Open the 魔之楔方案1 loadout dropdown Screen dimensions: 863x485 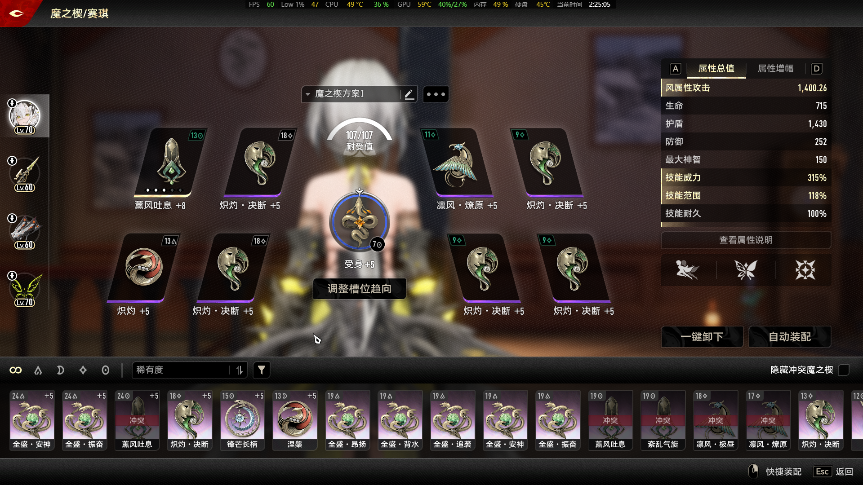350,94
